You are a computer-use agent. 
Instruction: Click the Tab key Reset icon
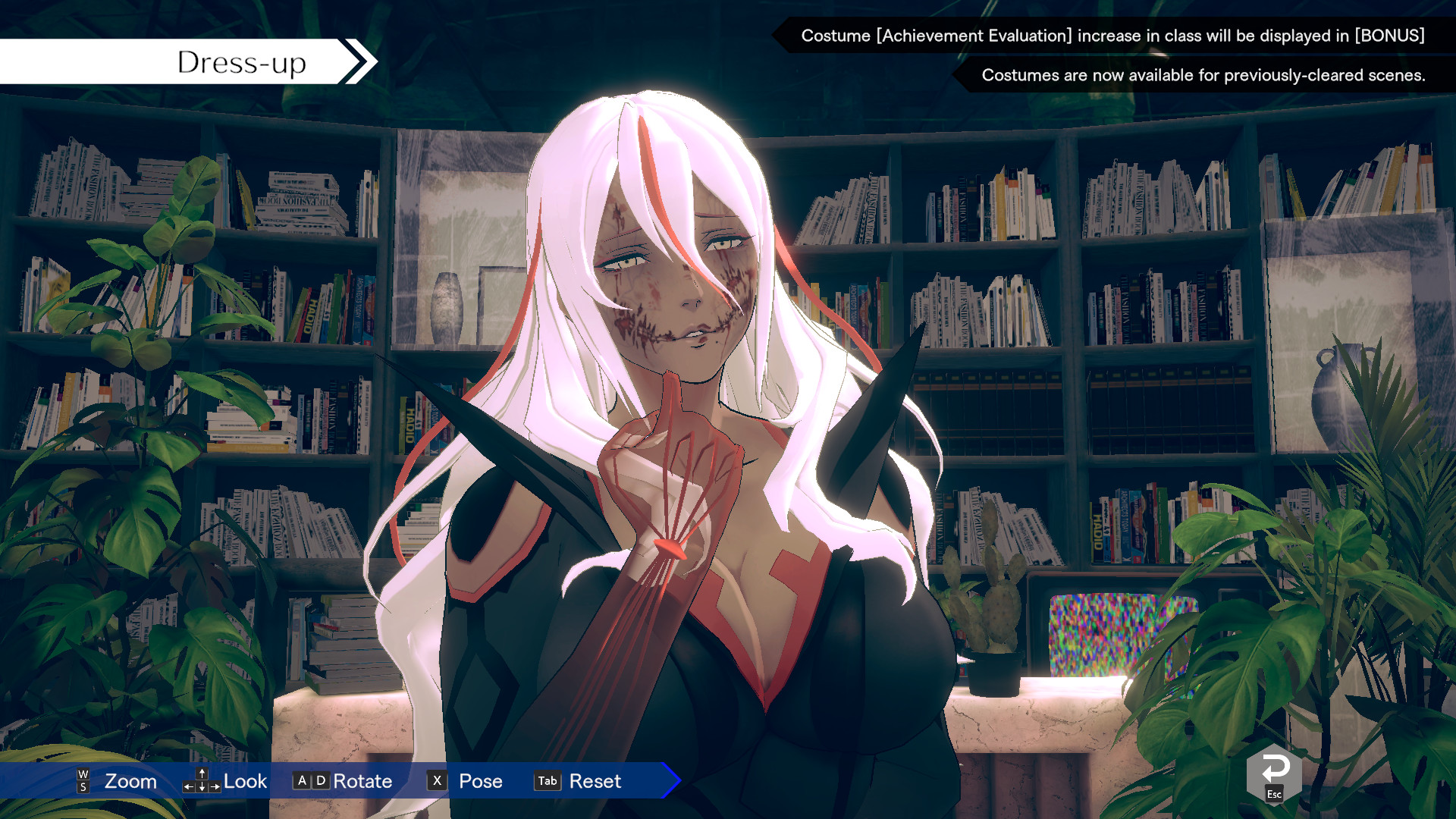(x=547, y=781)
